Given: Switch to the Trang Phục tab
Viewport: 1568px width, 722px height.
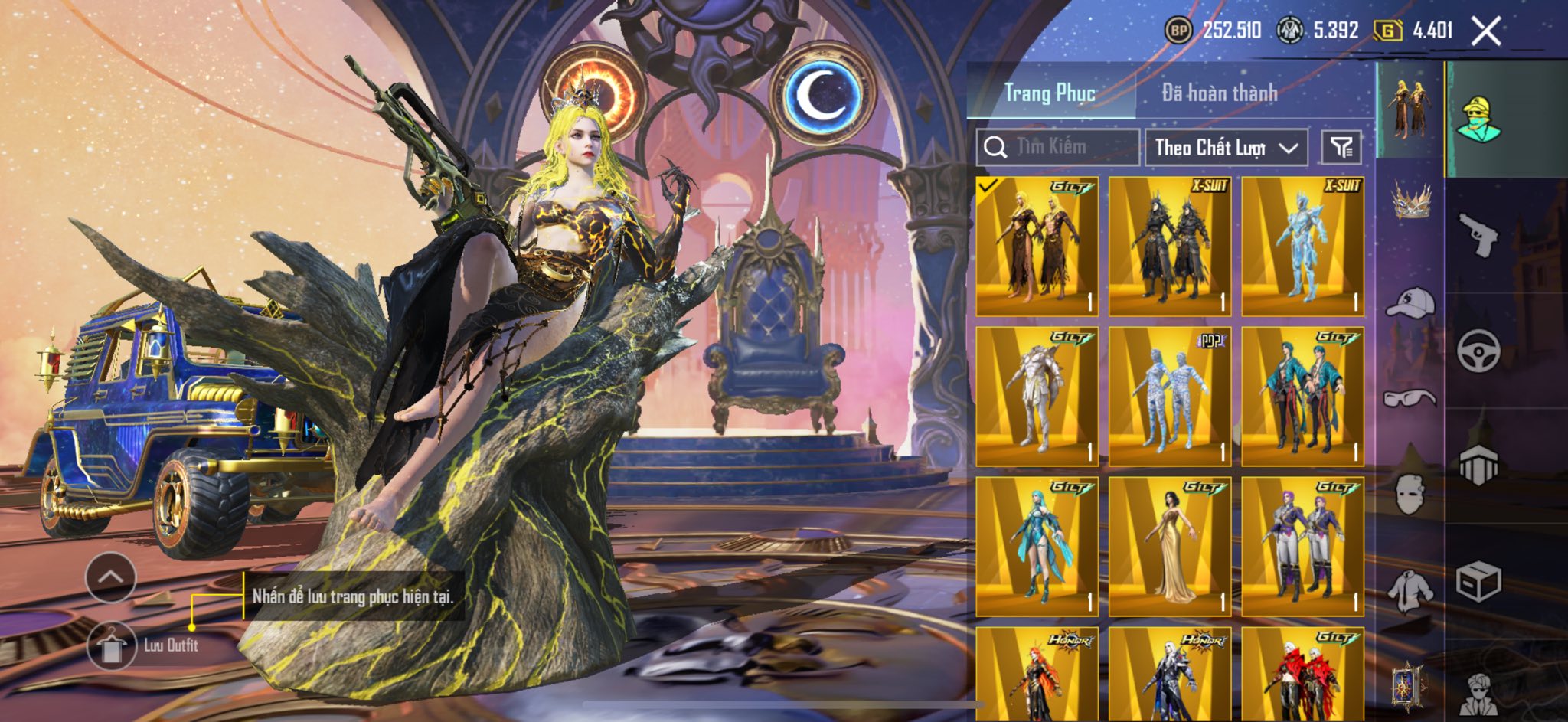Looking at the screenshot, I should (1050, 93).
